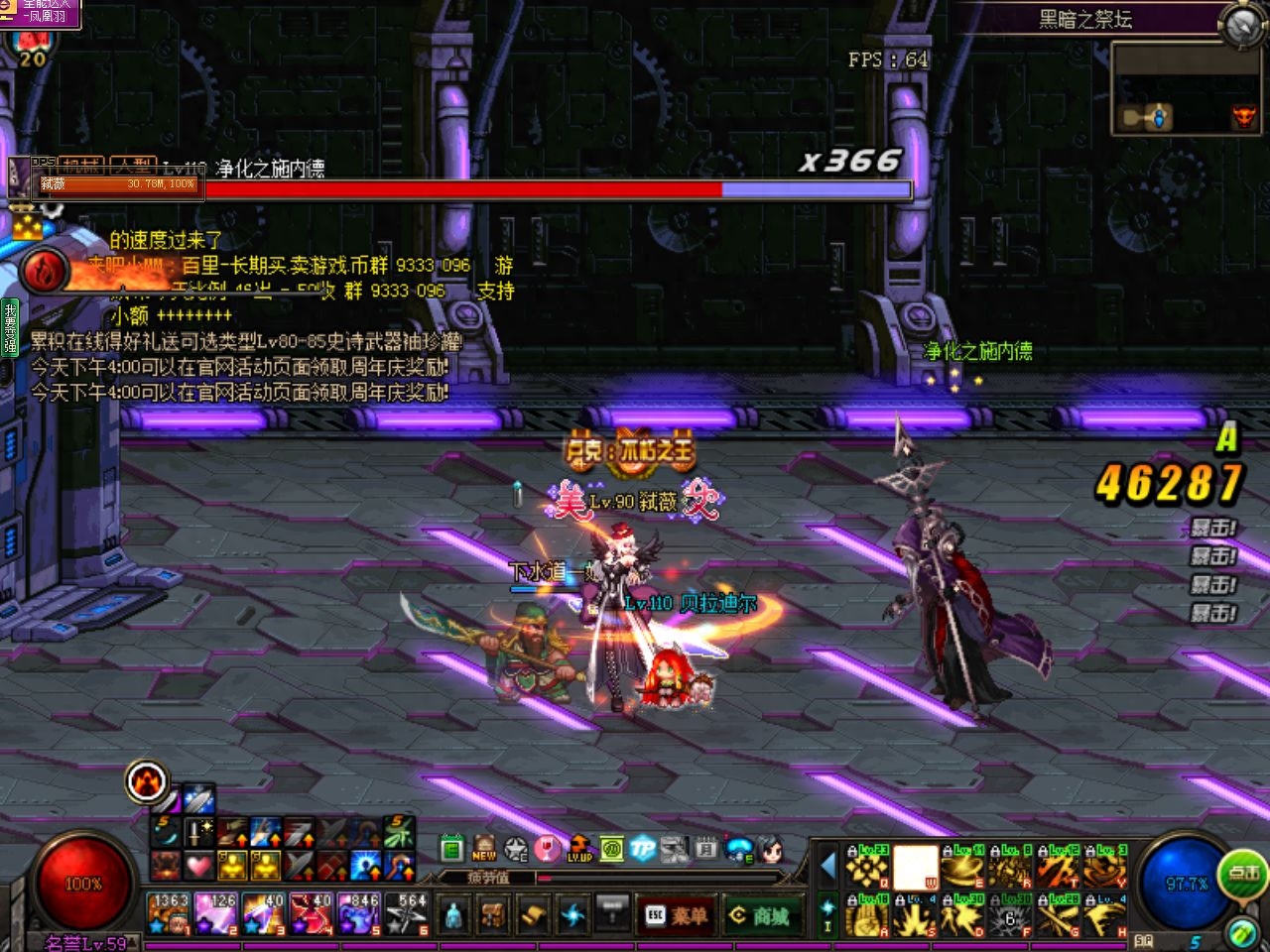This screenshot has height=952, width=1270.
Task: Click the skill bar's left arrow toggle
Action: click(x=827, y=866)
